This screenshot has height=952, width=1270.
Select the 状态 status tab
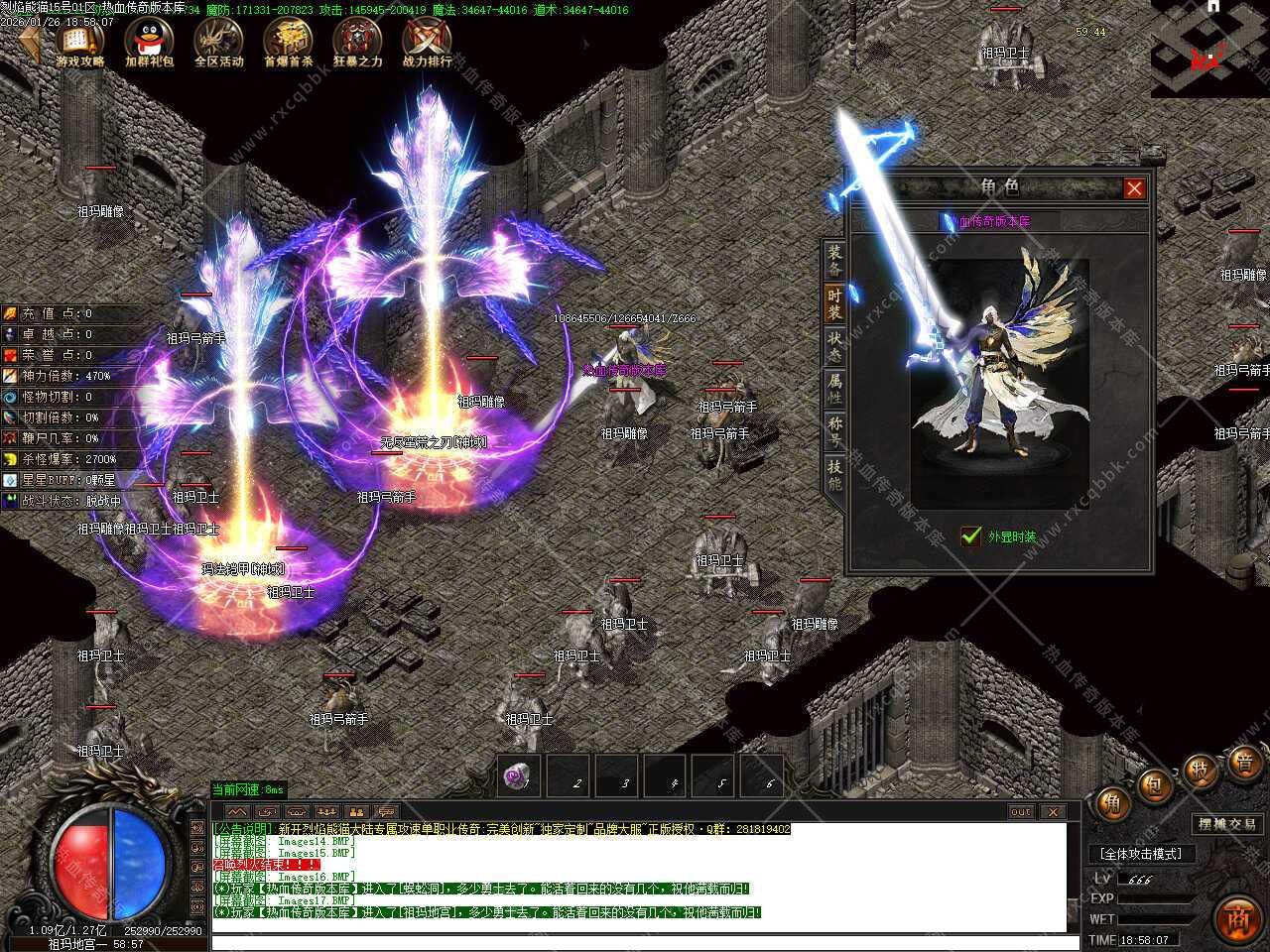[834, 346]
